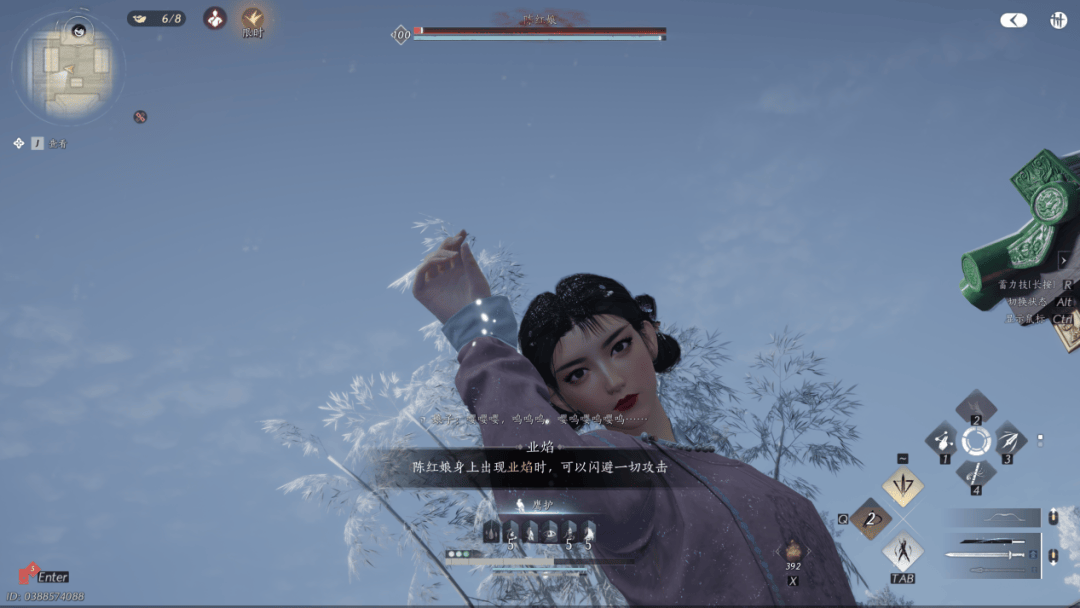The image size is (1080, 608).
Task: Activate the white TAB diamond skill
Action: point(902,552)
